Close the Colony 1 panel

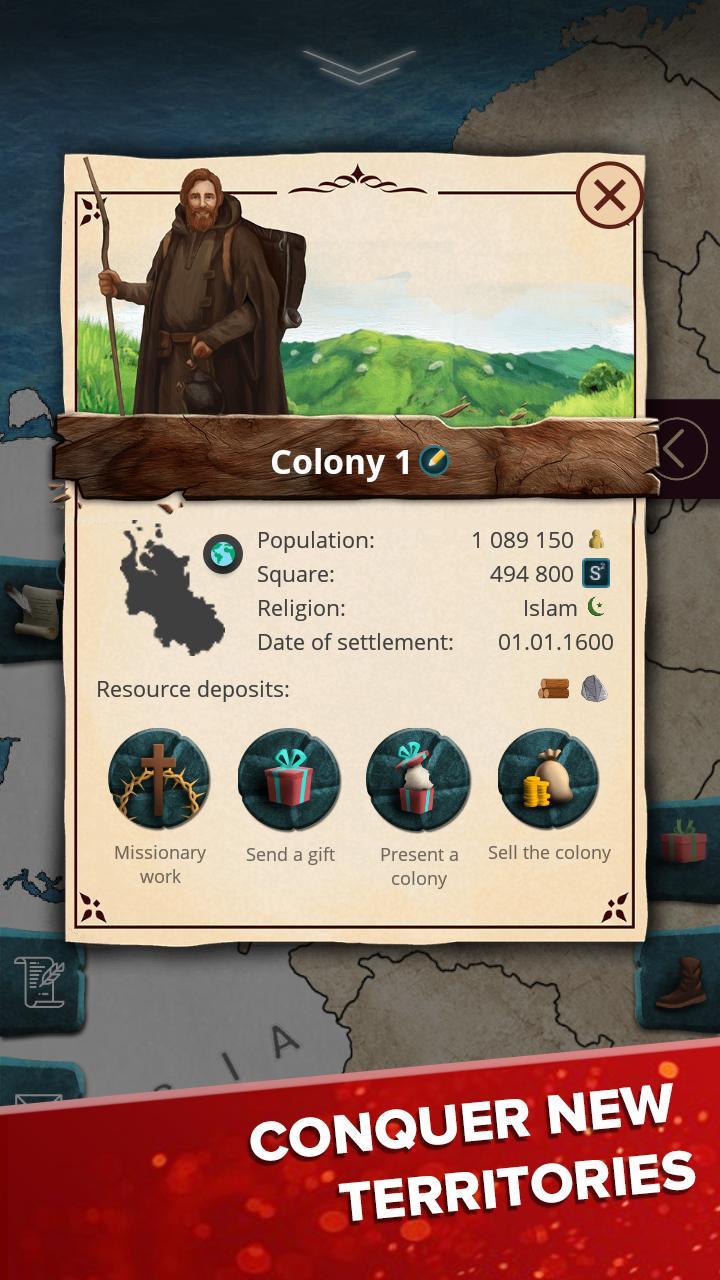point(609,195)
